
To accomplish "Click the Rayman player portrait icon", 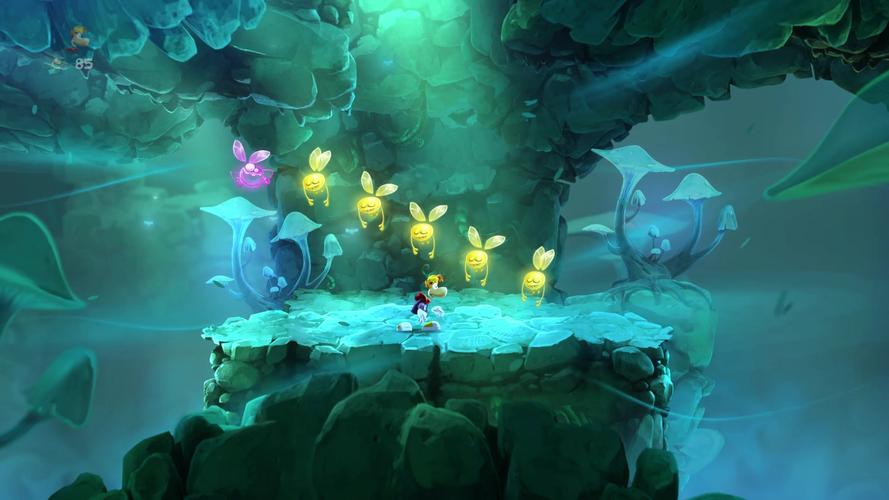I will pos(77,38).
